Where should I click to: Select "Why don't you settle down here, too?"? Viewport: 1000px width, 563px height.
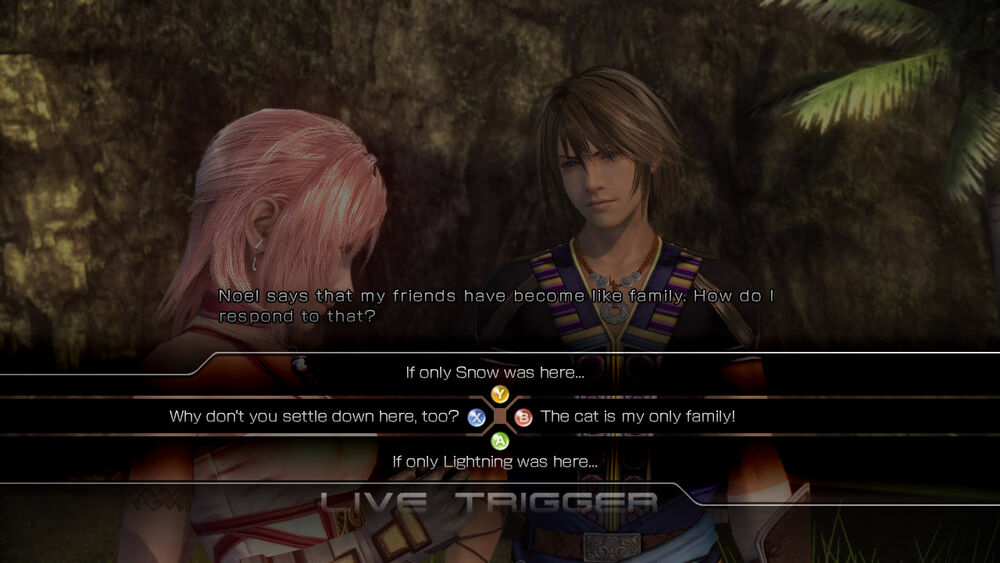tap(314, 416)
